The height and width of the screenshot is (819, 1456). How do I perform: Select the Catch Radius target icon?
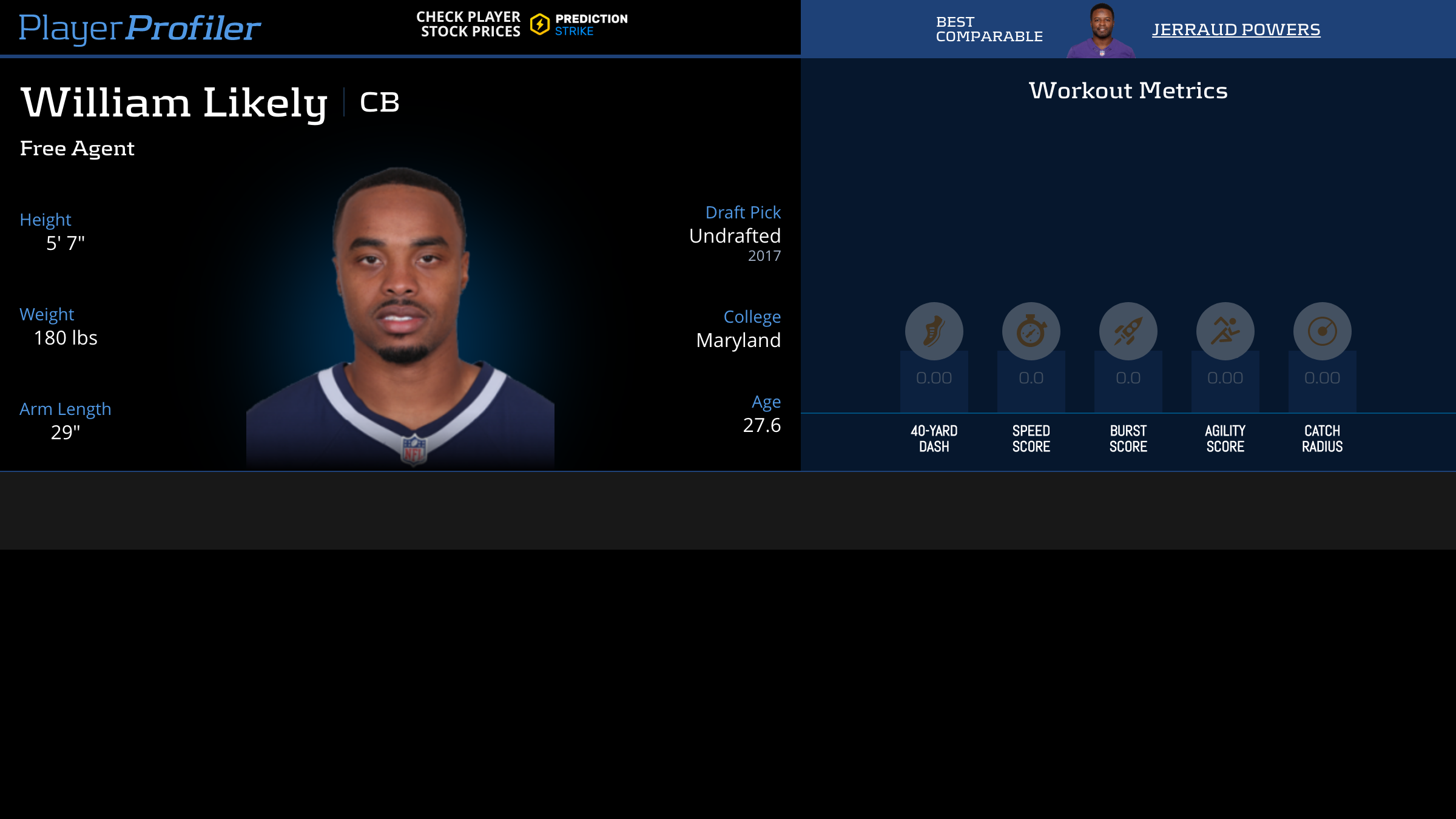click(1322, 331)
